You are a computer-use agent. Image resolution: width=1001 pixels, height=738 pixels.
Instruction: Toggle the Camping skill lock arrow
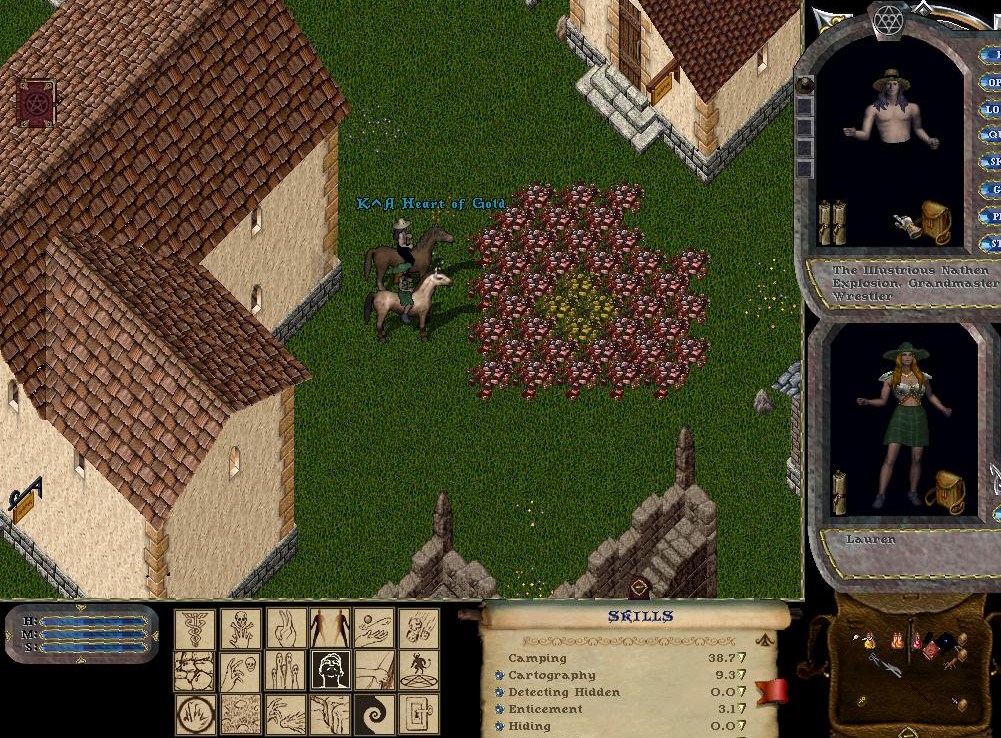tap(742, 659)
